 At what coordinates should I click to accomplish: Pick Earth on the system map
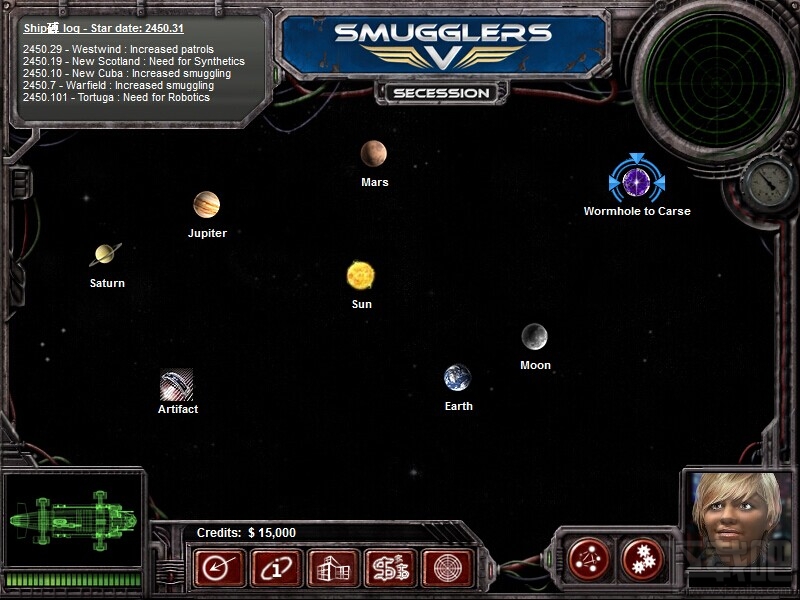(458, 378)
